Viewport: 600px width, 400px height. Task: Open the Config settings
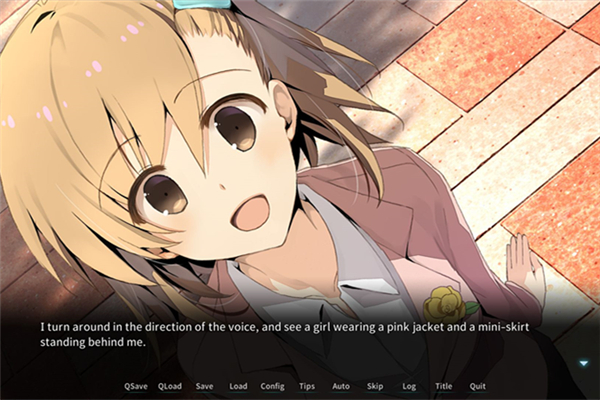coord(272,386)
